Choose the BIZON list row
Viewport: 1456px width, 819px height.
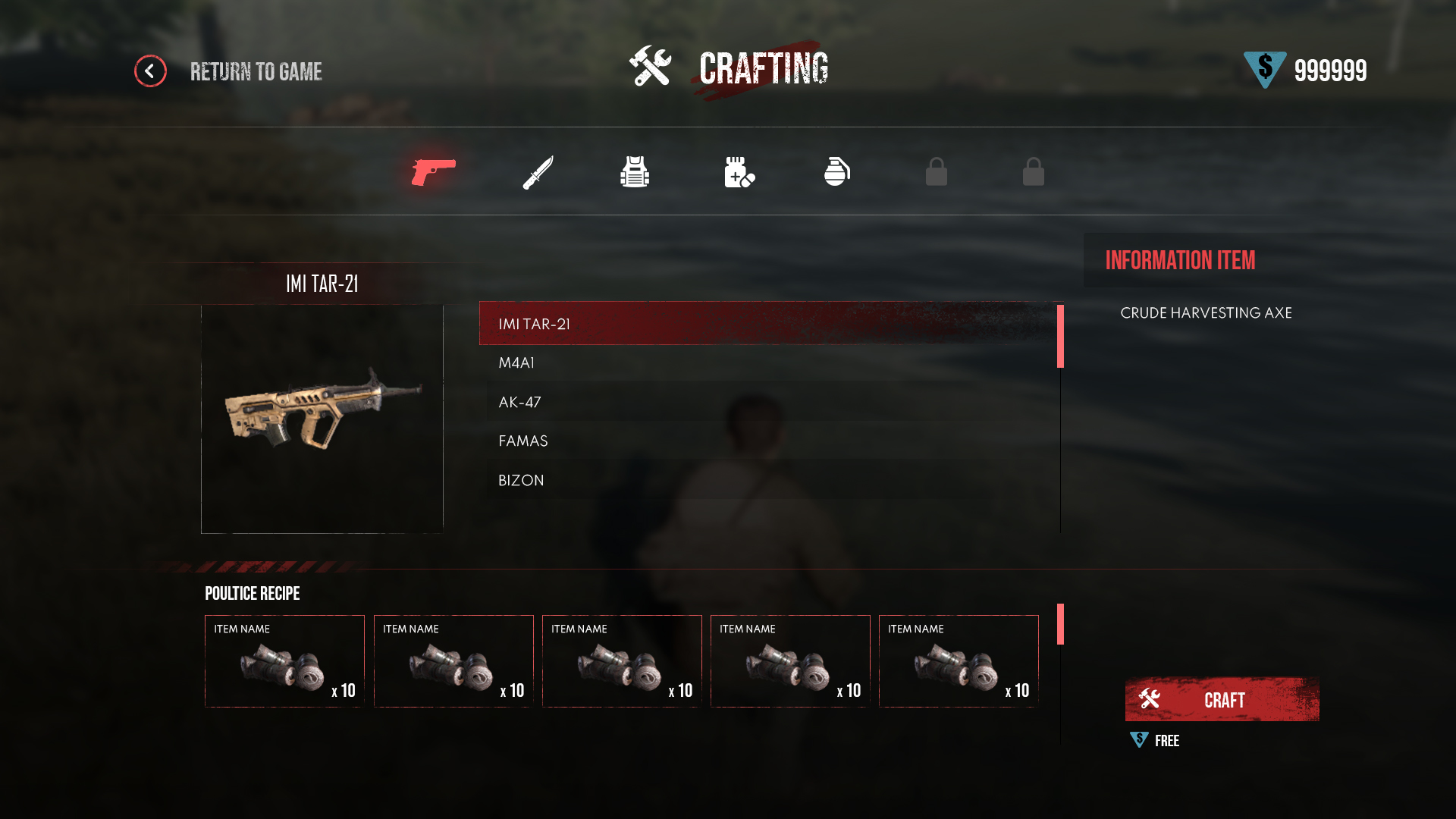[x=766, y=481]
